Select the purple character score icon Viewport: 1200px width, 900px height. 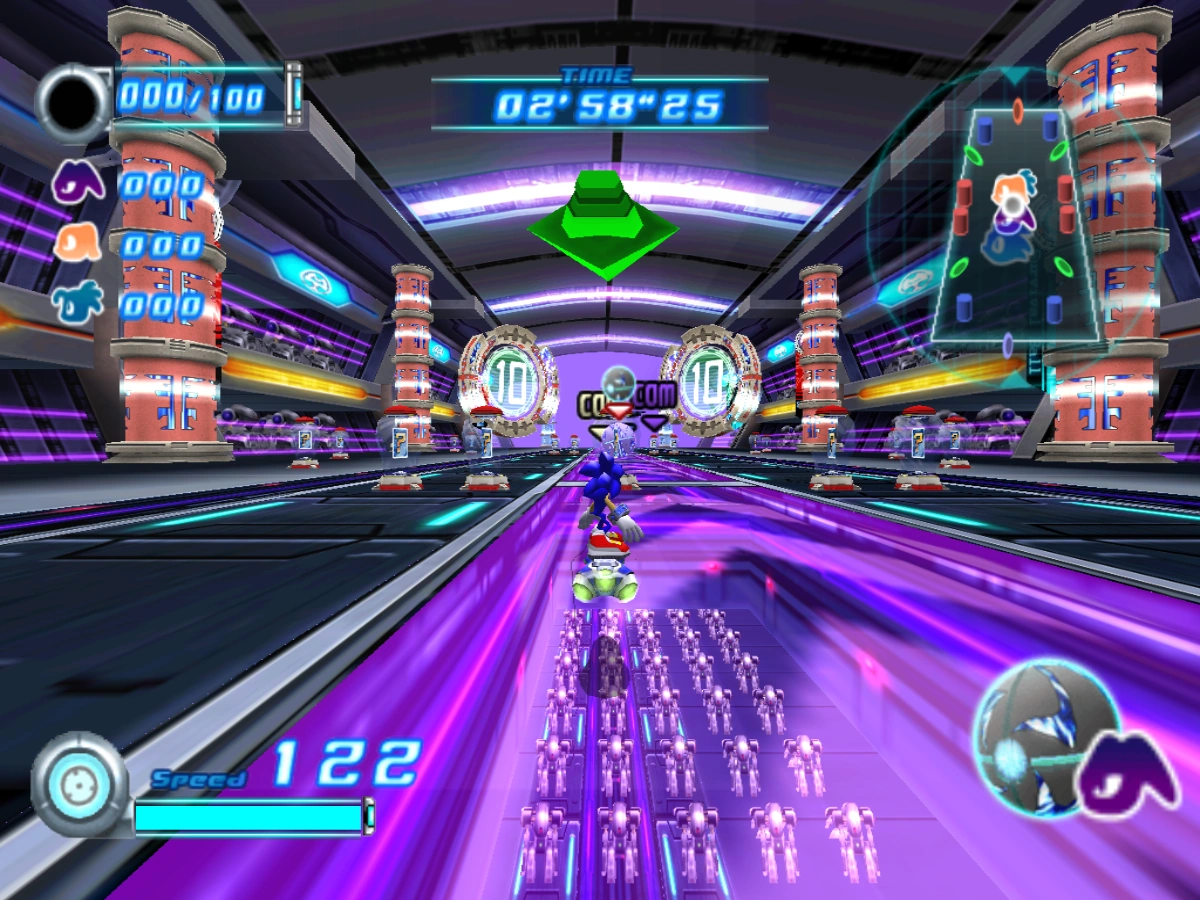pos(76,183)
